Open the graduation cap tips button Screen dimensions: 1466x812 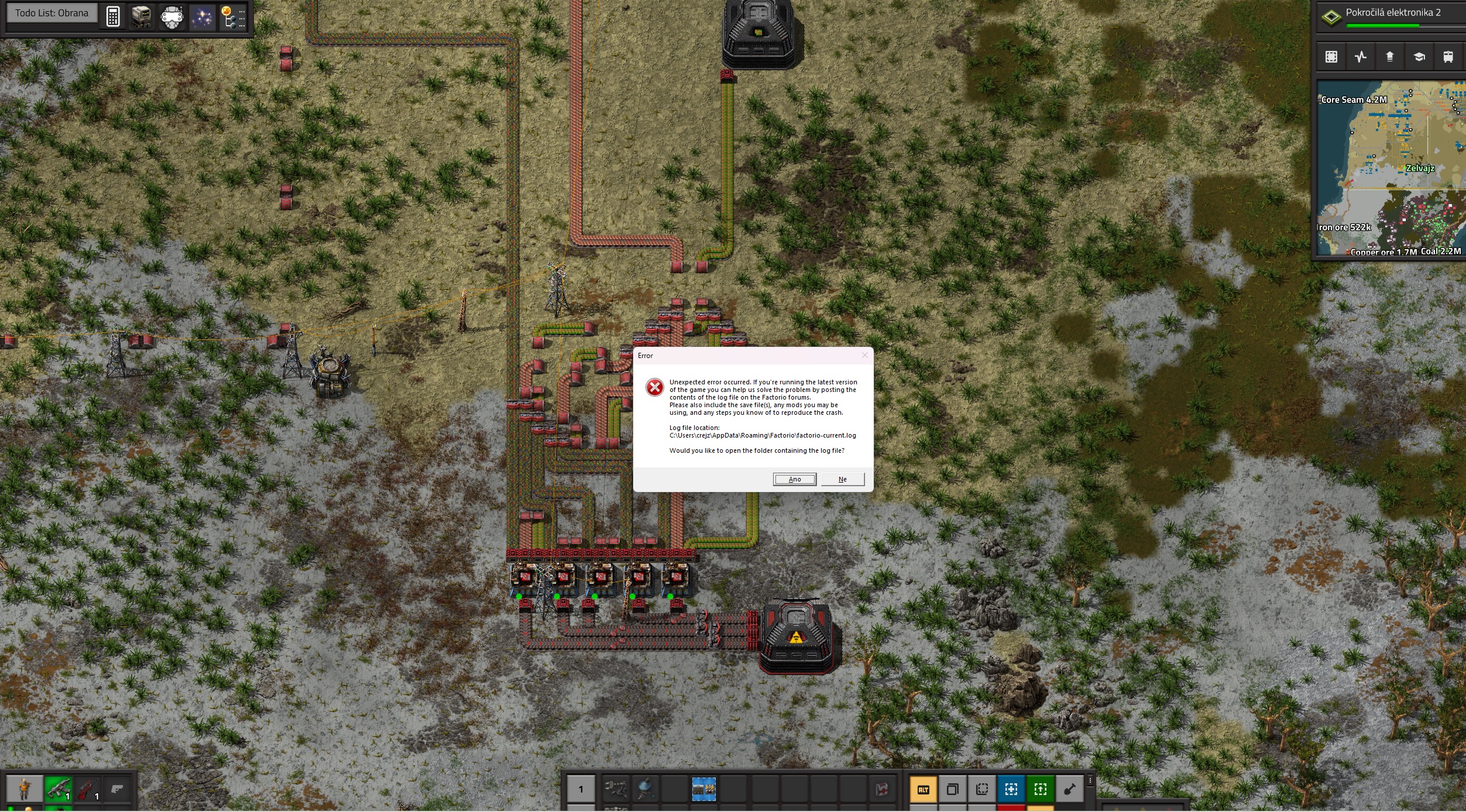coord(1419,57)
